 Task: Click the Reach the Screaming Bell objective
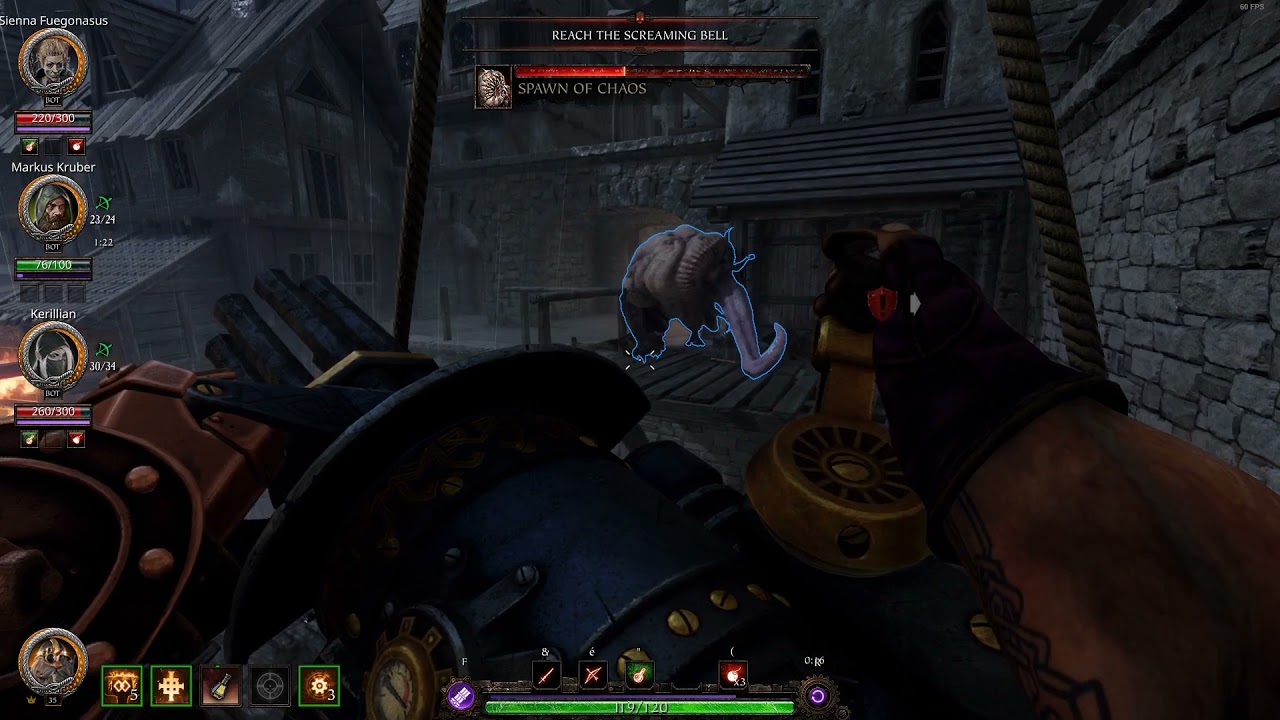[x=640, y=35]
